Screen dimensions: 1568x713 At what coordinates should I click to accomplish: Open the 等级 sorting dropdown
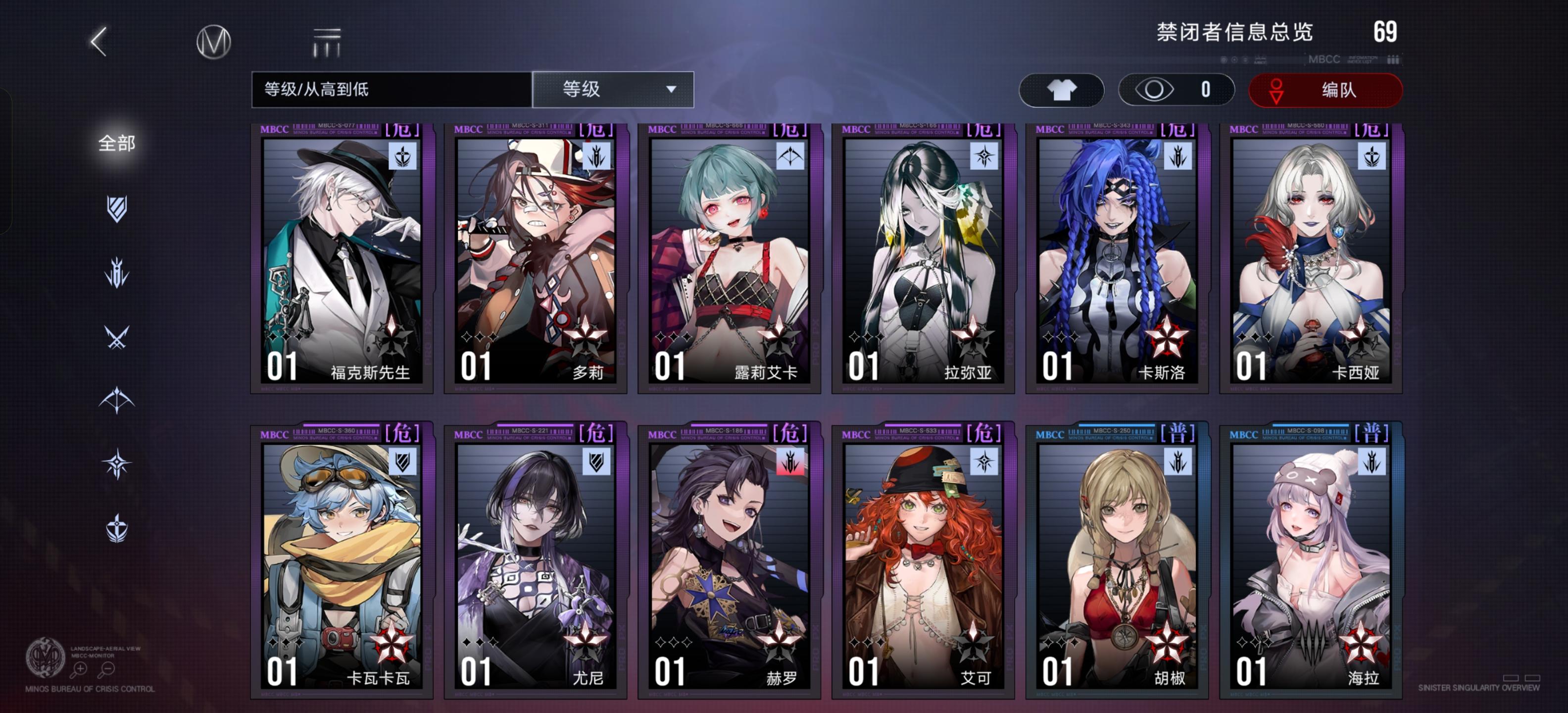click(611, 89)
